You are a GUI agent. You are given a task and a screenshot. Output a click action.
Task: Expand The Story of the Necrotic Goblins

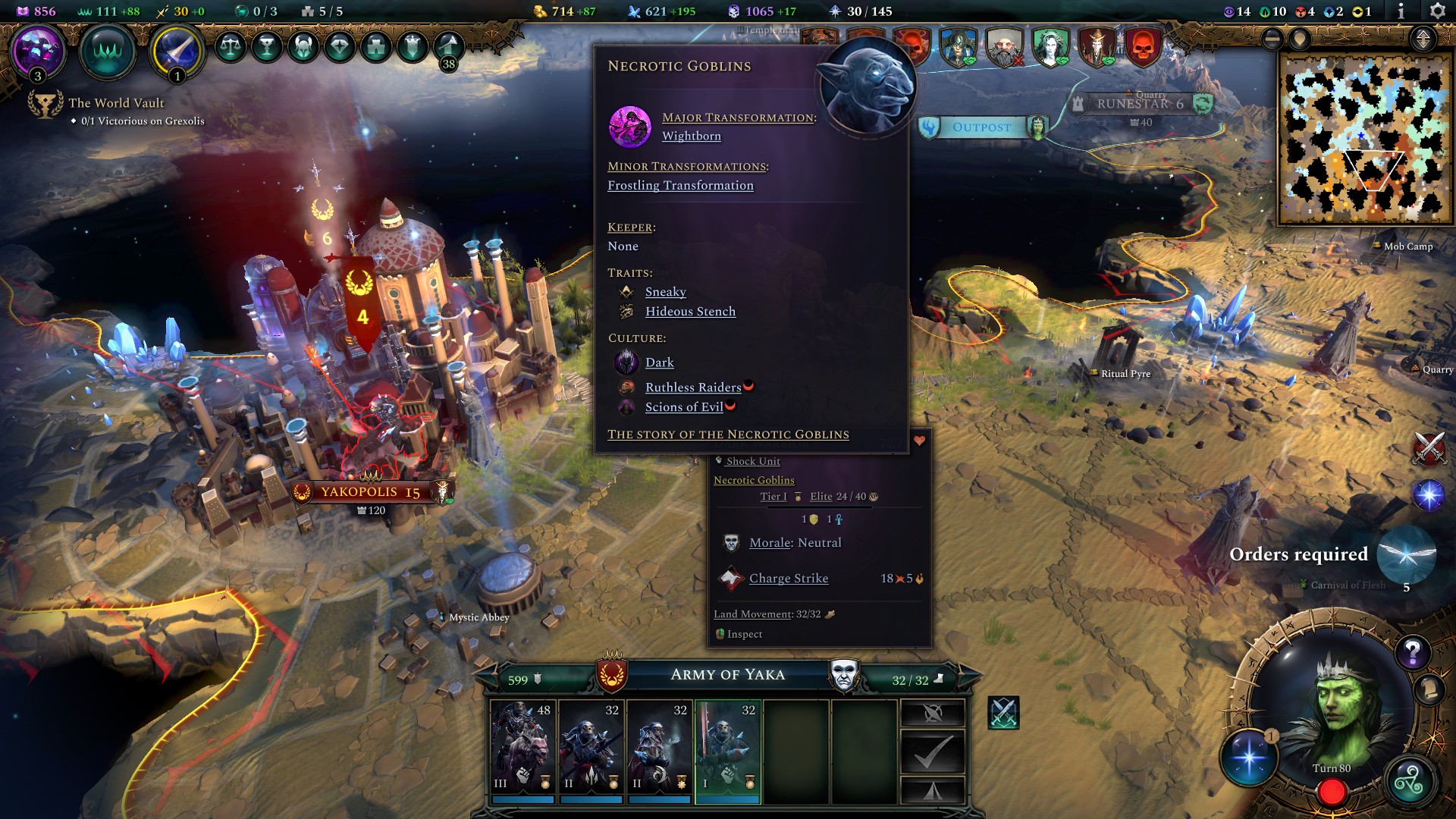click(728, 435)
